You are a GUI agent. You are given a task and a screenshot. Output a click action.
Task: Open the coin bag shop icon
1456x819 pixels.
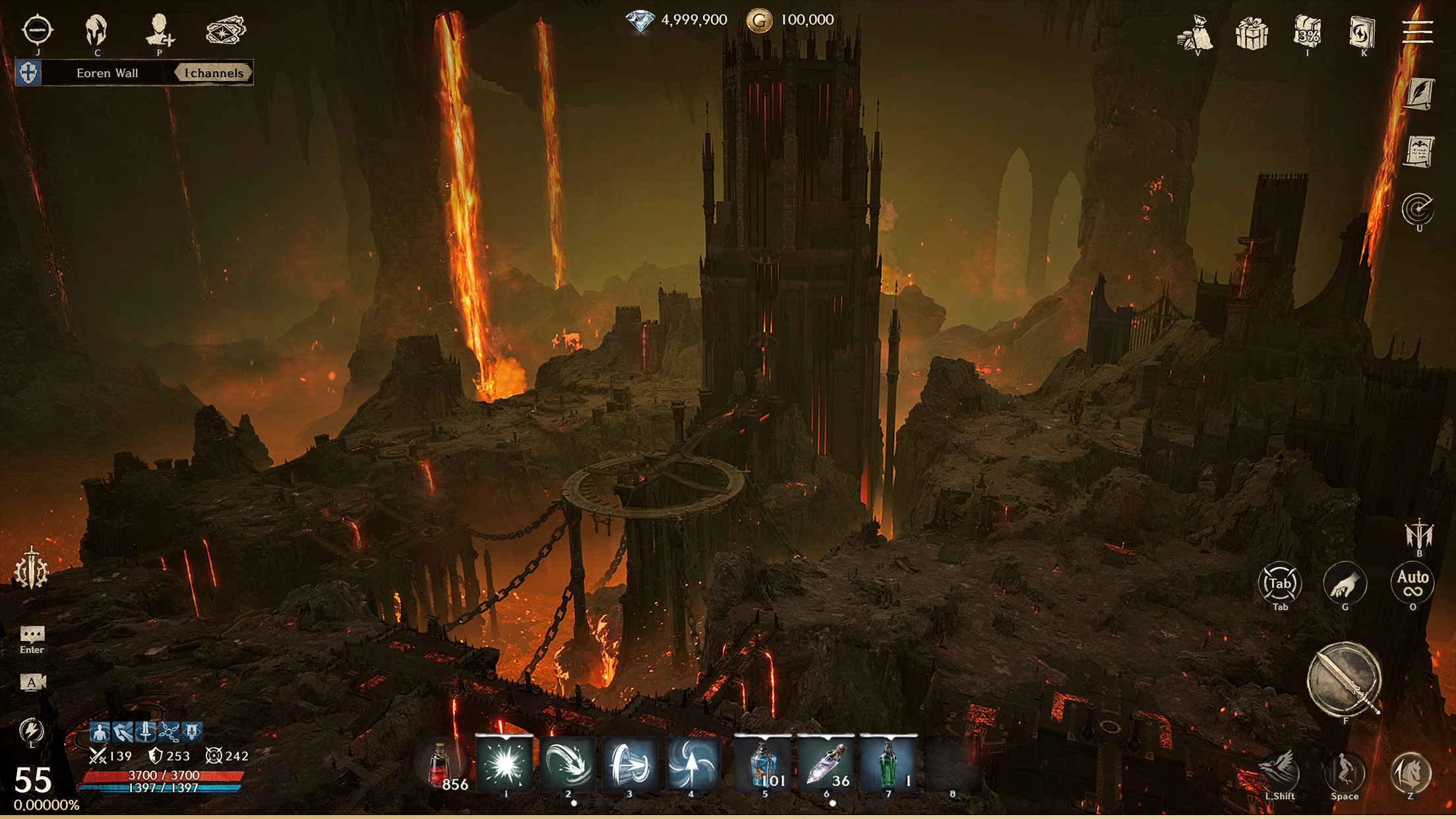(1195, 32)
